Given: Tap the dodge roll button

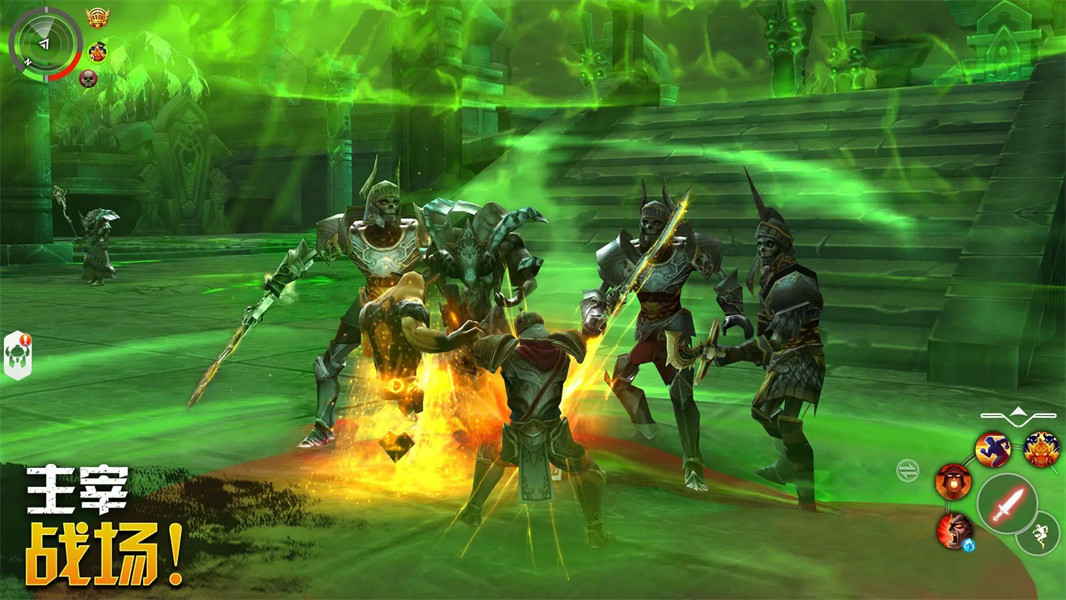Looking at the screenshot, I should pos(1038,533).
